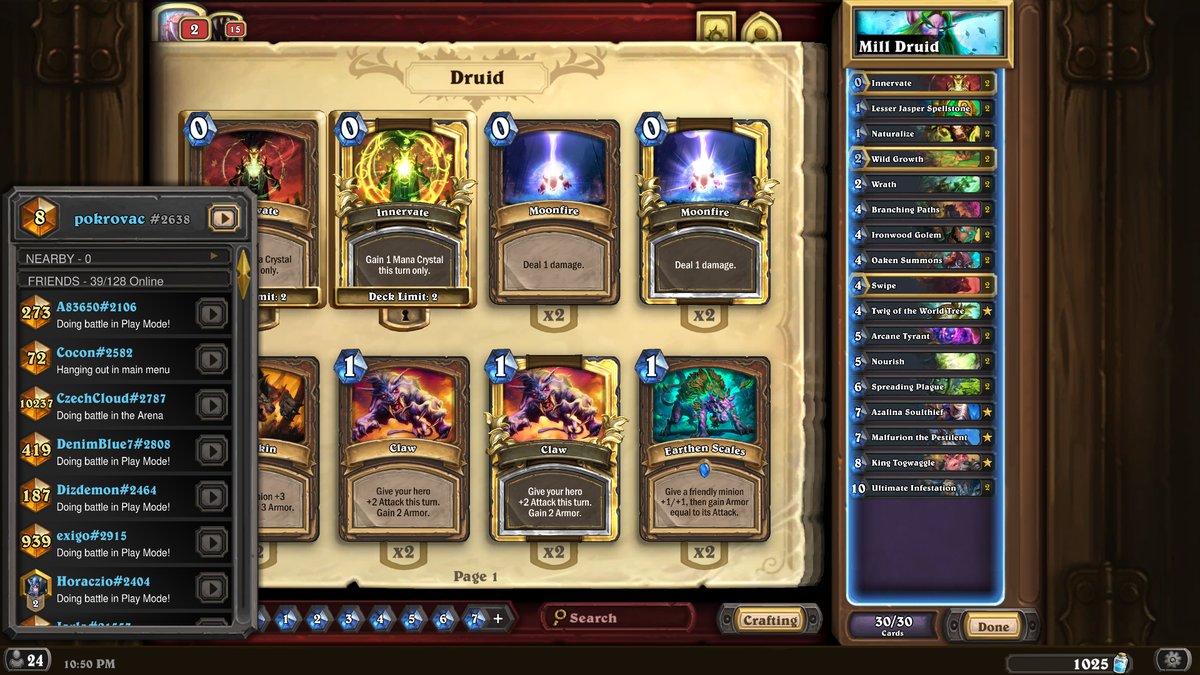Viewport: 1200px width, 675px height.
Task: Finish deck editing with Done button
Action: [993, 627]
